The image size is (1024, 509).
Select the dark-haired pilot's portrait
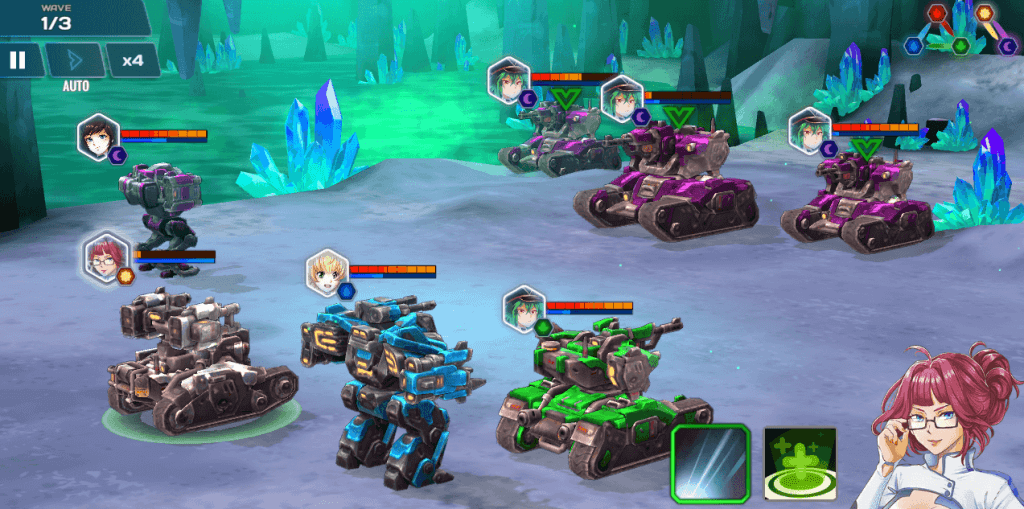(99, 139)
